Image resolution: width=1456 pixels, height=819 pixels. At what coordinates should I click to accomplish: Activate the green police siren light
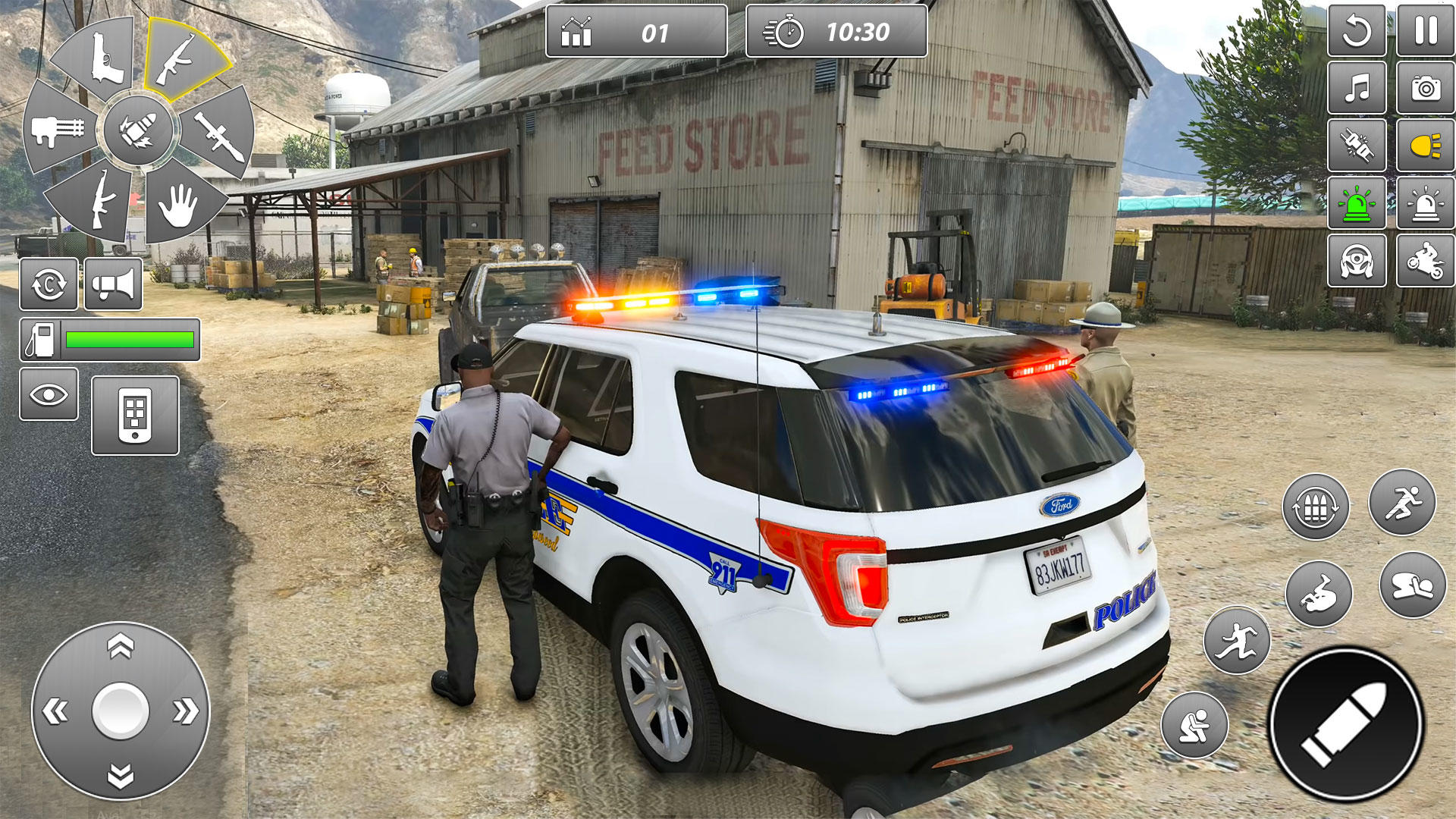[1357, 203]
